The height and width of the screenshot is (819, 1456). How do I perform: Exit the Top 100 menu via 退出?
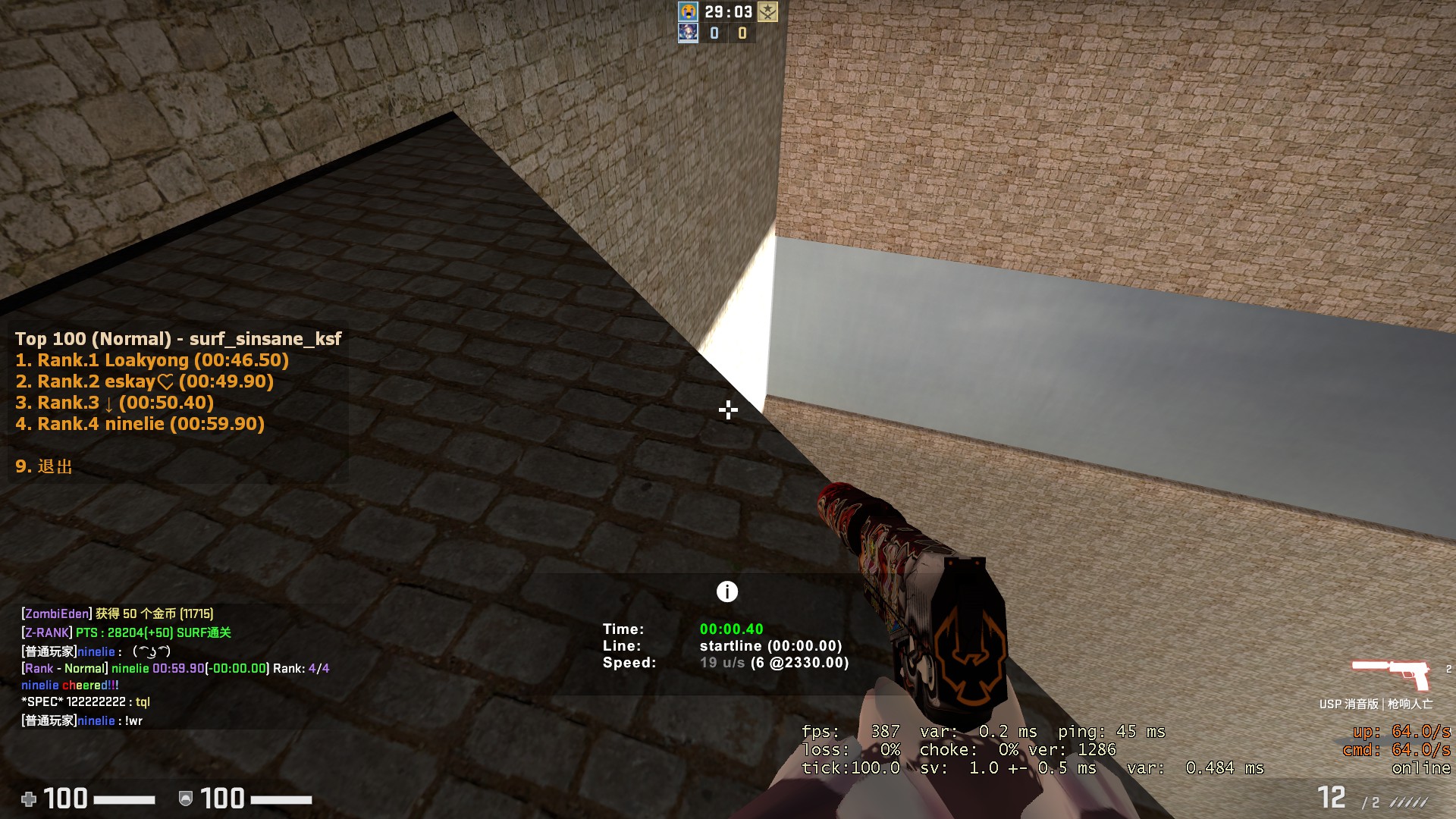[x=44, y=466]
